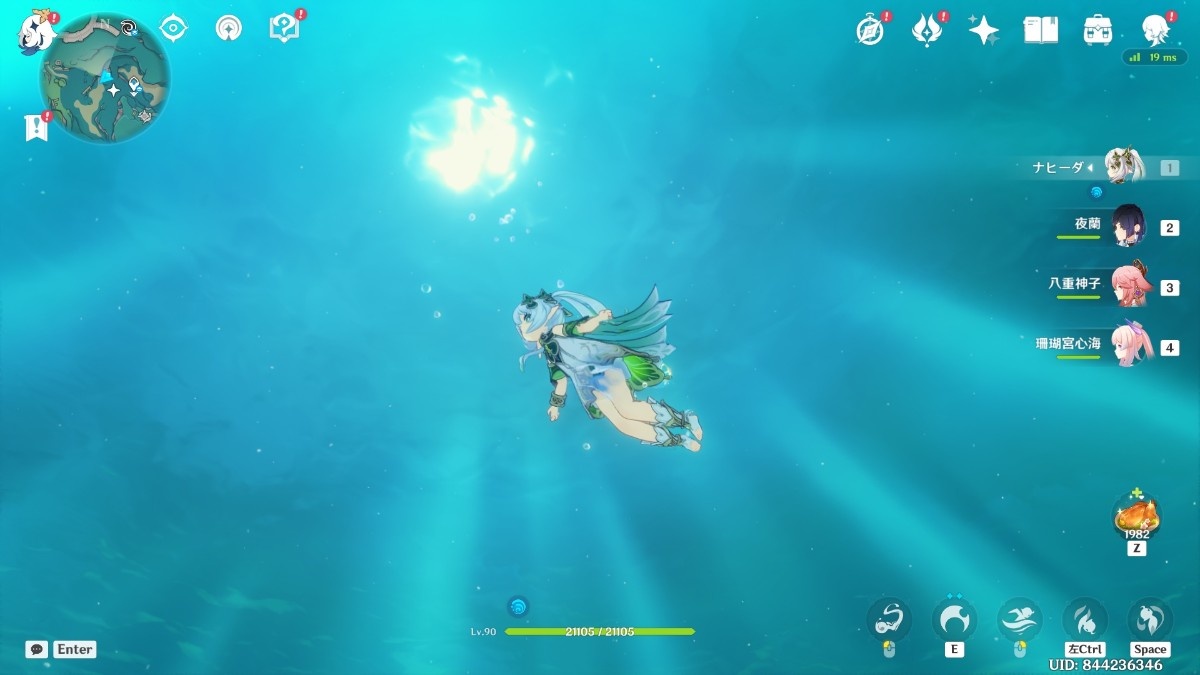
Task: Activate the ascend ability labeled Space
Action: pyautogui.click(x=1149, y=620)
